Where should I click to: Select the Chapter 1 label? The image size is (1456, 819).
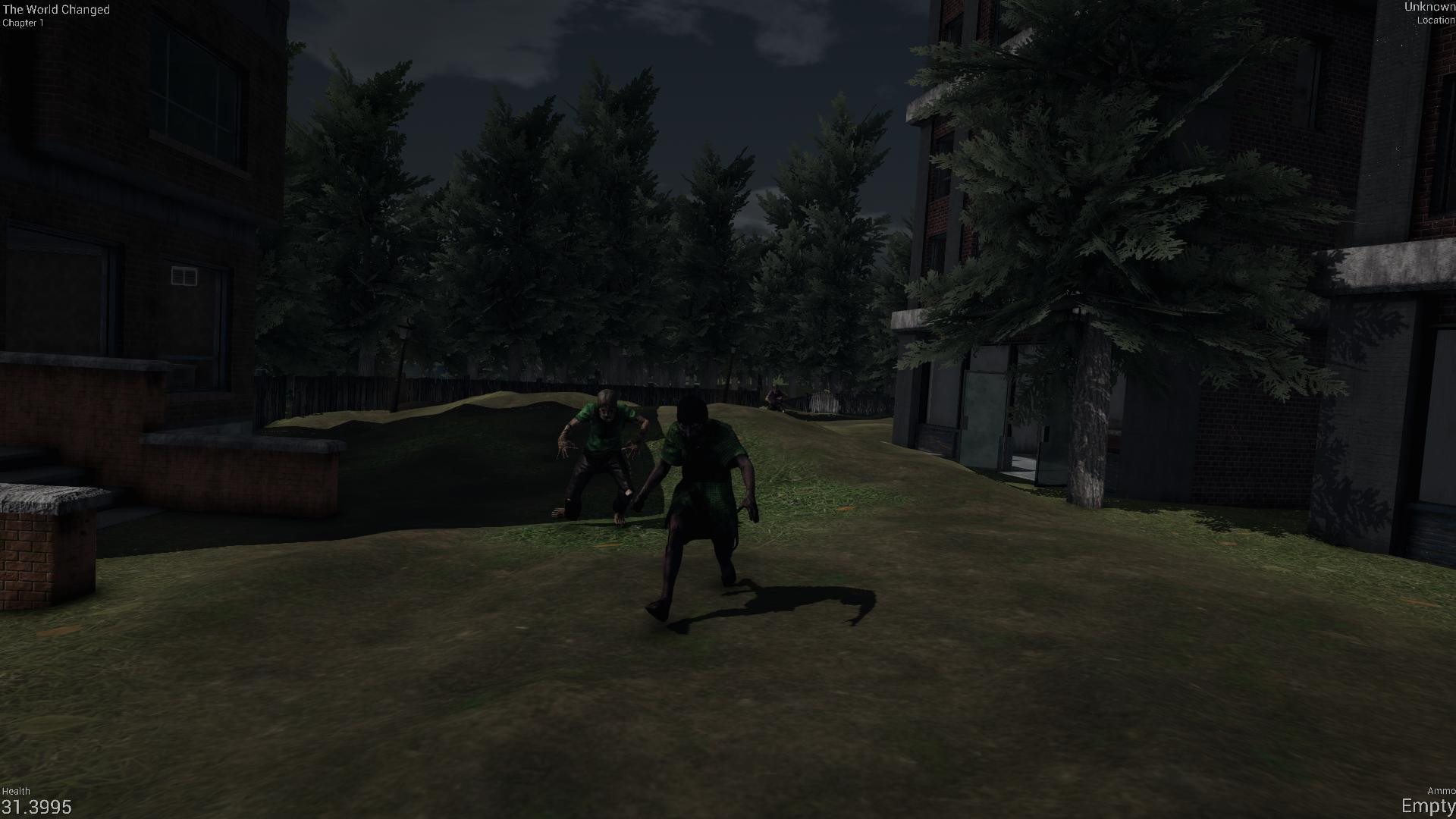pyautogui.click(x=24, y=21)
